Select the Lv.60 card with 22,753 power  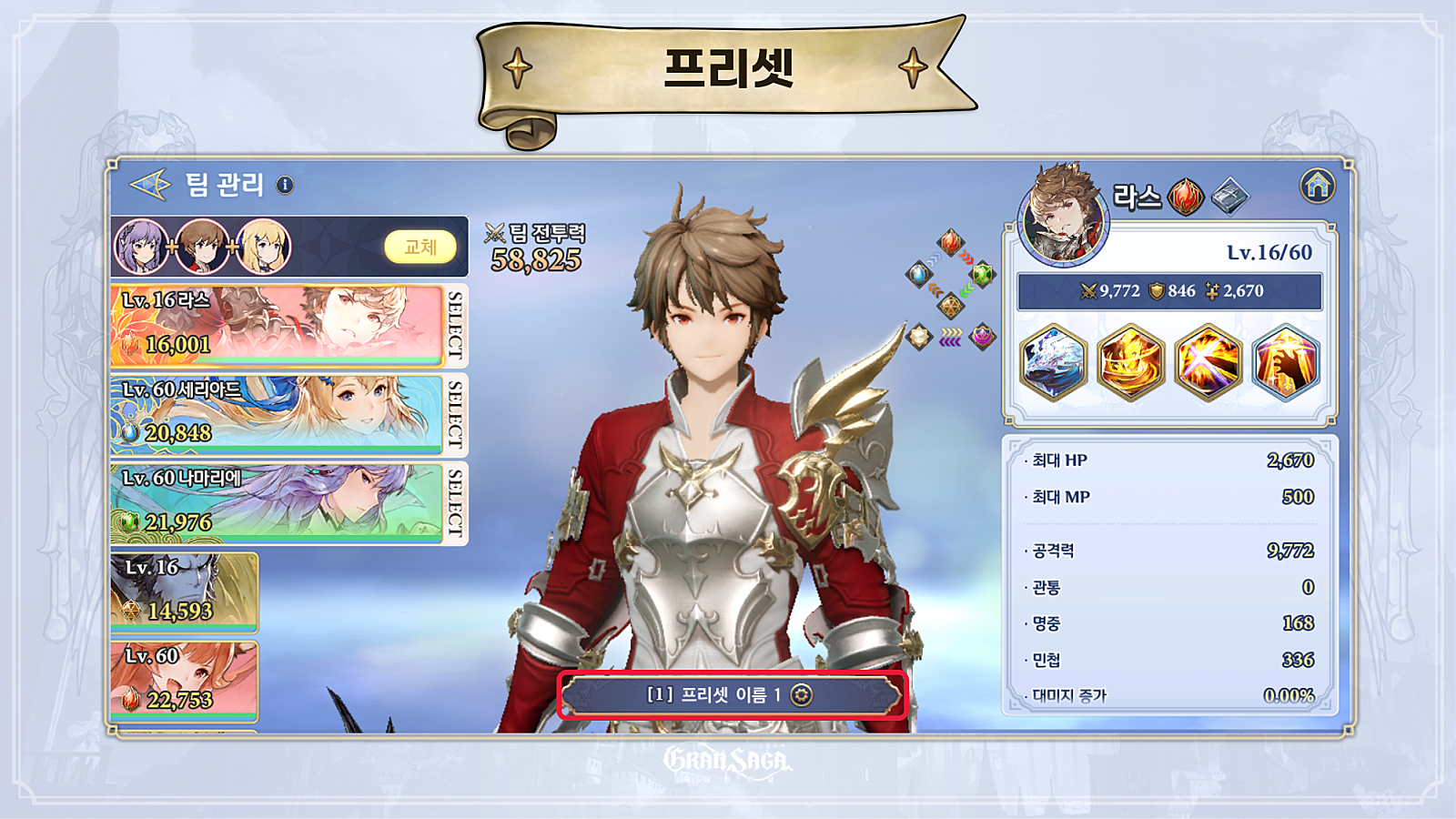pos(184,680)
